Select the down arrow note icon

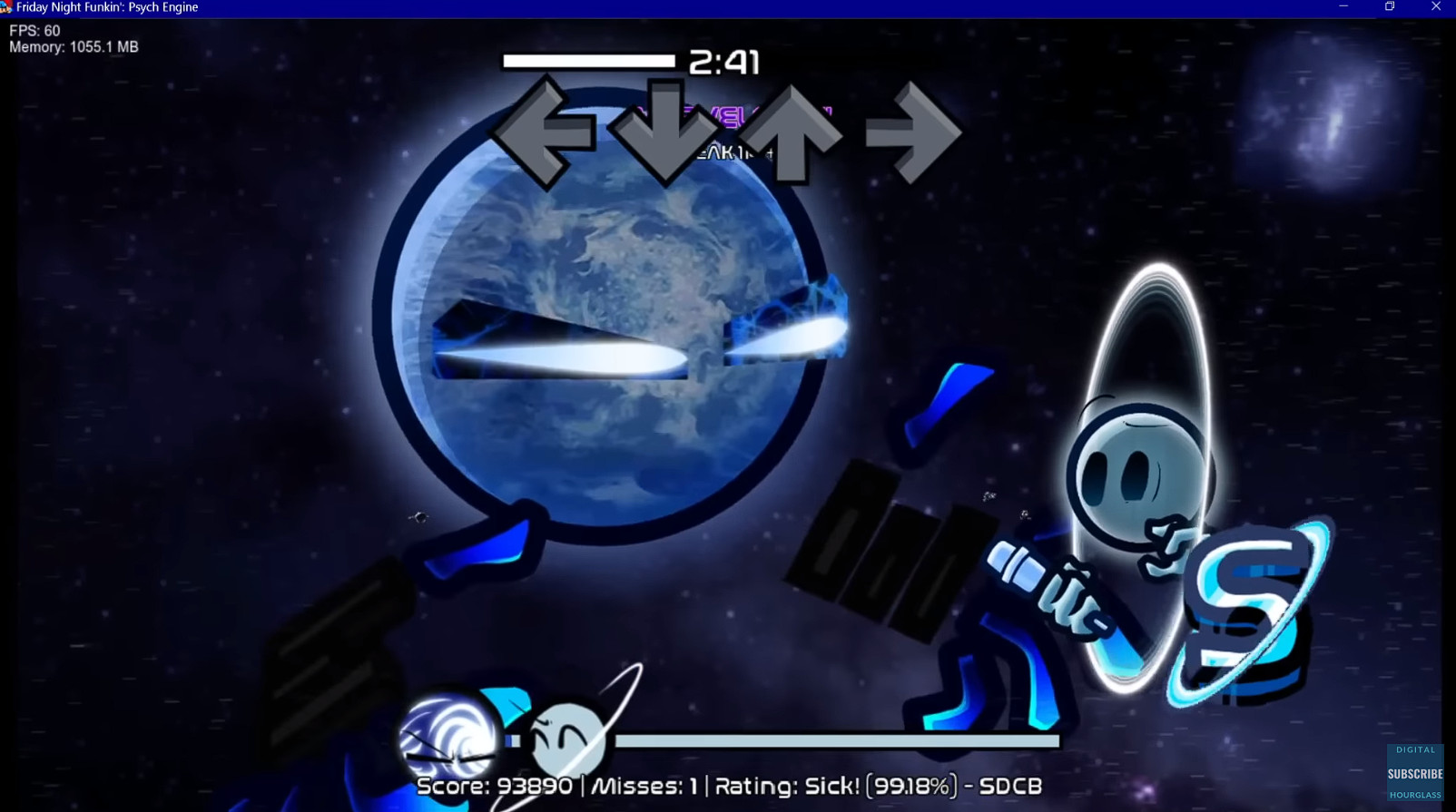point(665,129)
